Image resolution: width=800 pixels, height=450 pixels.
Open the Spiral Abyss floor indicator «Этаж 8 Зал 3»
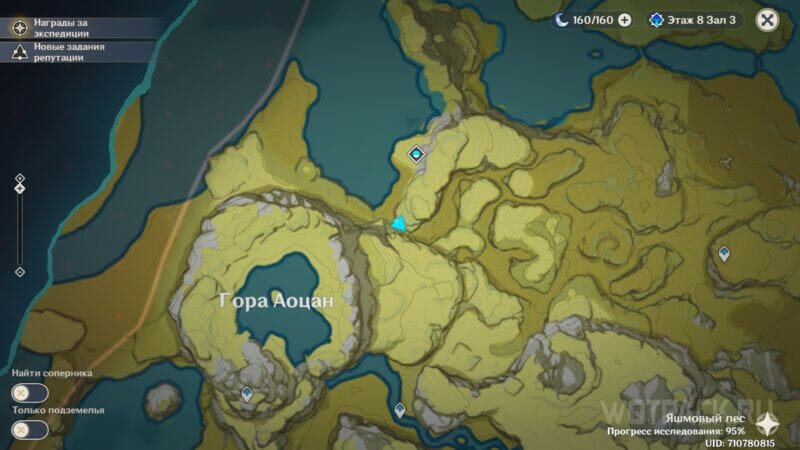[x=694, y=19]
